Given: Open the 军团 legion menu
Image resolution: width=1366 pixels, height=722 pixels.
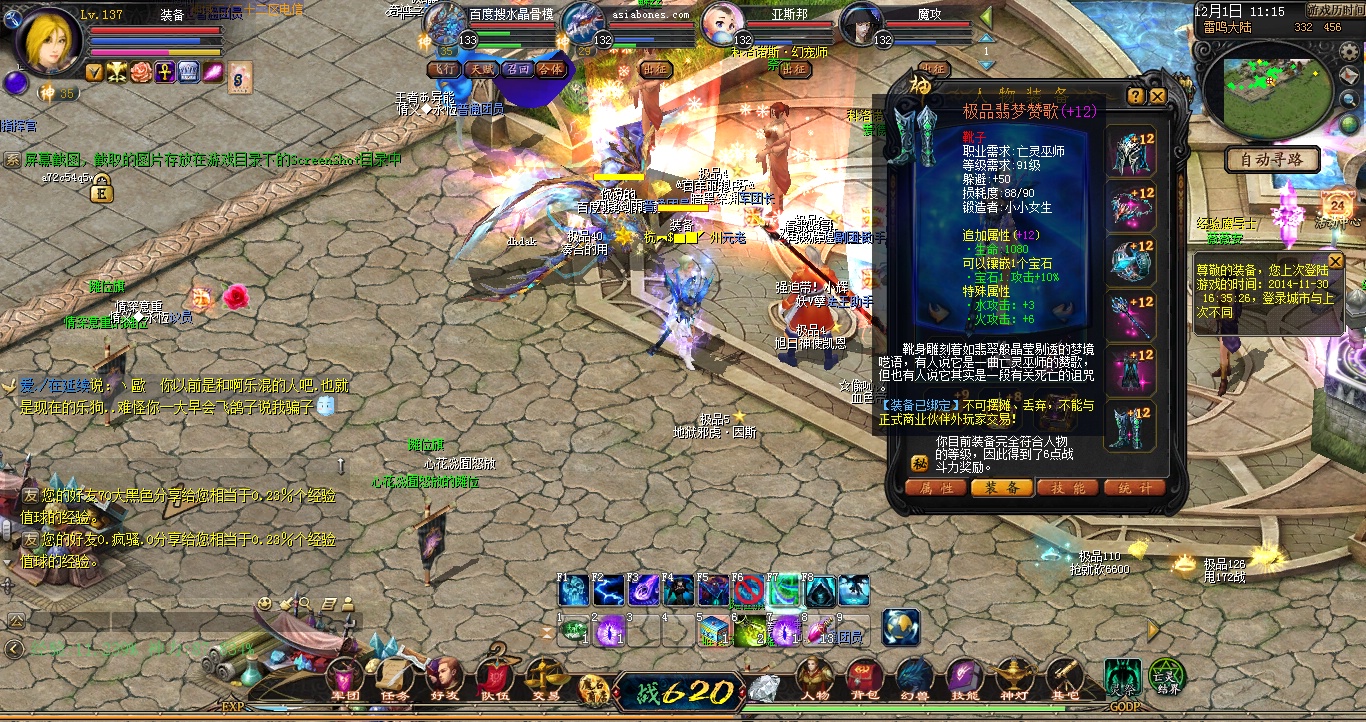Looking at the screenshot, I should [x=344, y=679].
